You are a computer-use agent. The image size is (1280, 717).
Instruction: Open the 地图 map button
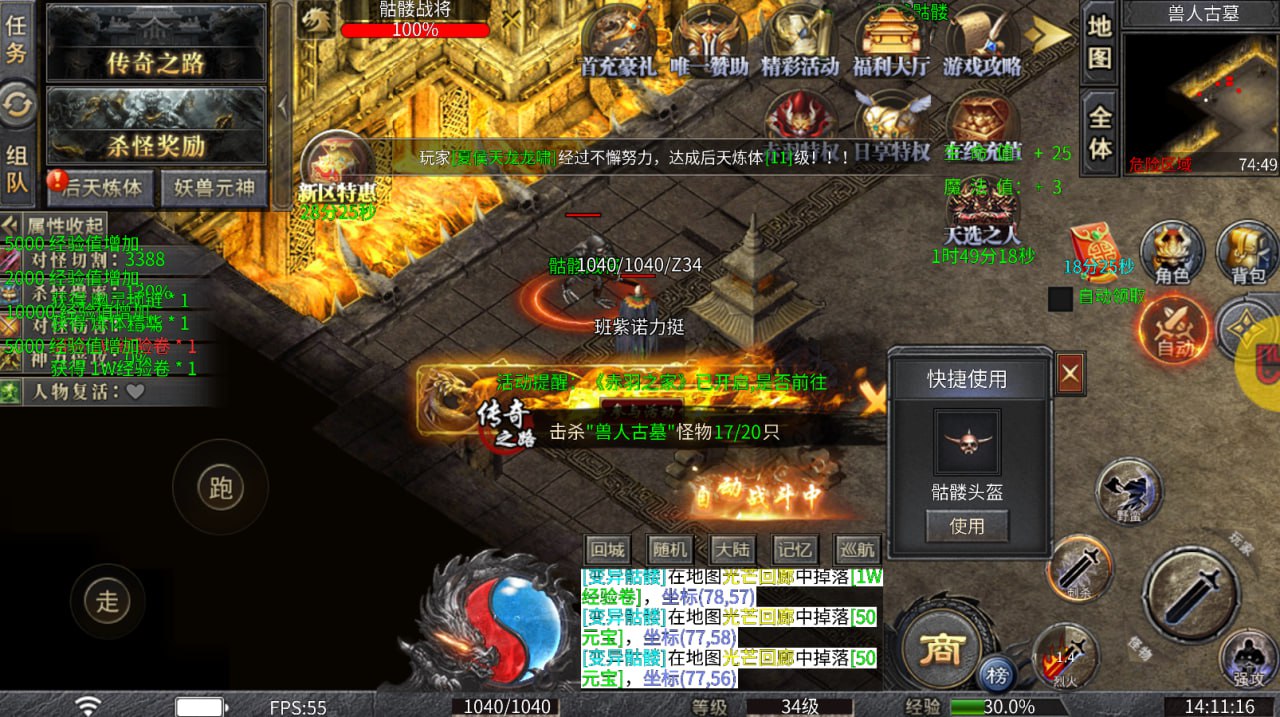coord(1099,42)
